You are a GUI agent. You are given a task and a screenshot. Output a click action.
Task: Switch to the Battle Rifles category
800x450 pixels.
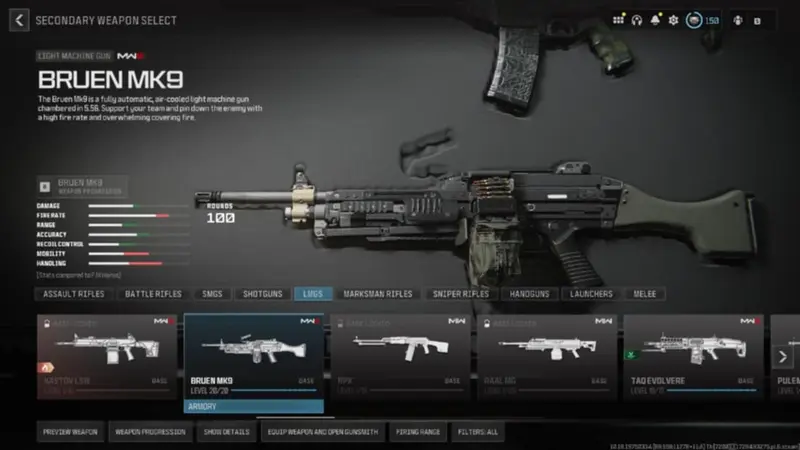(x=153, y=294)
